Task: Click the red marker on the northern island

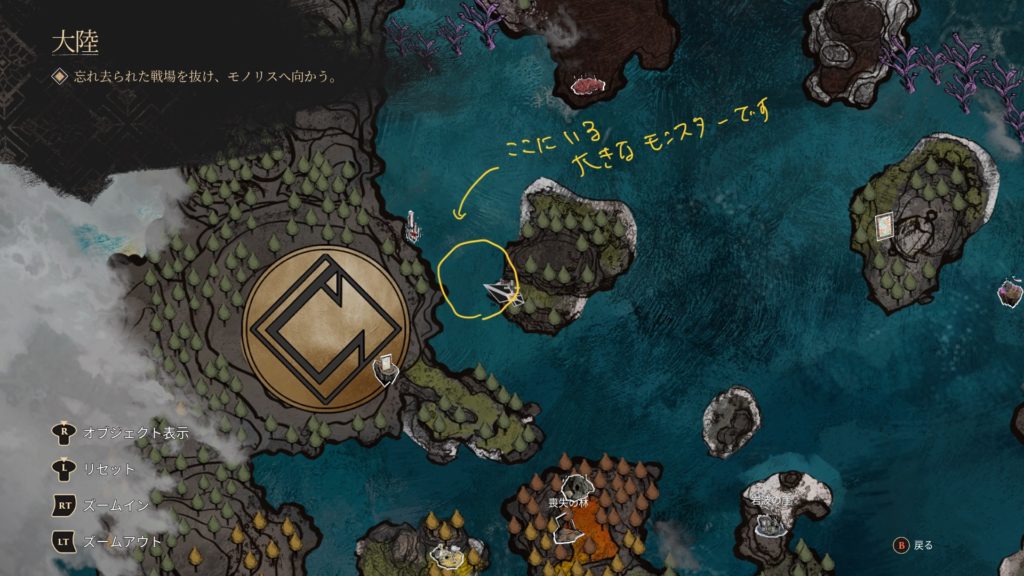Action: click(x=583, y=86)
